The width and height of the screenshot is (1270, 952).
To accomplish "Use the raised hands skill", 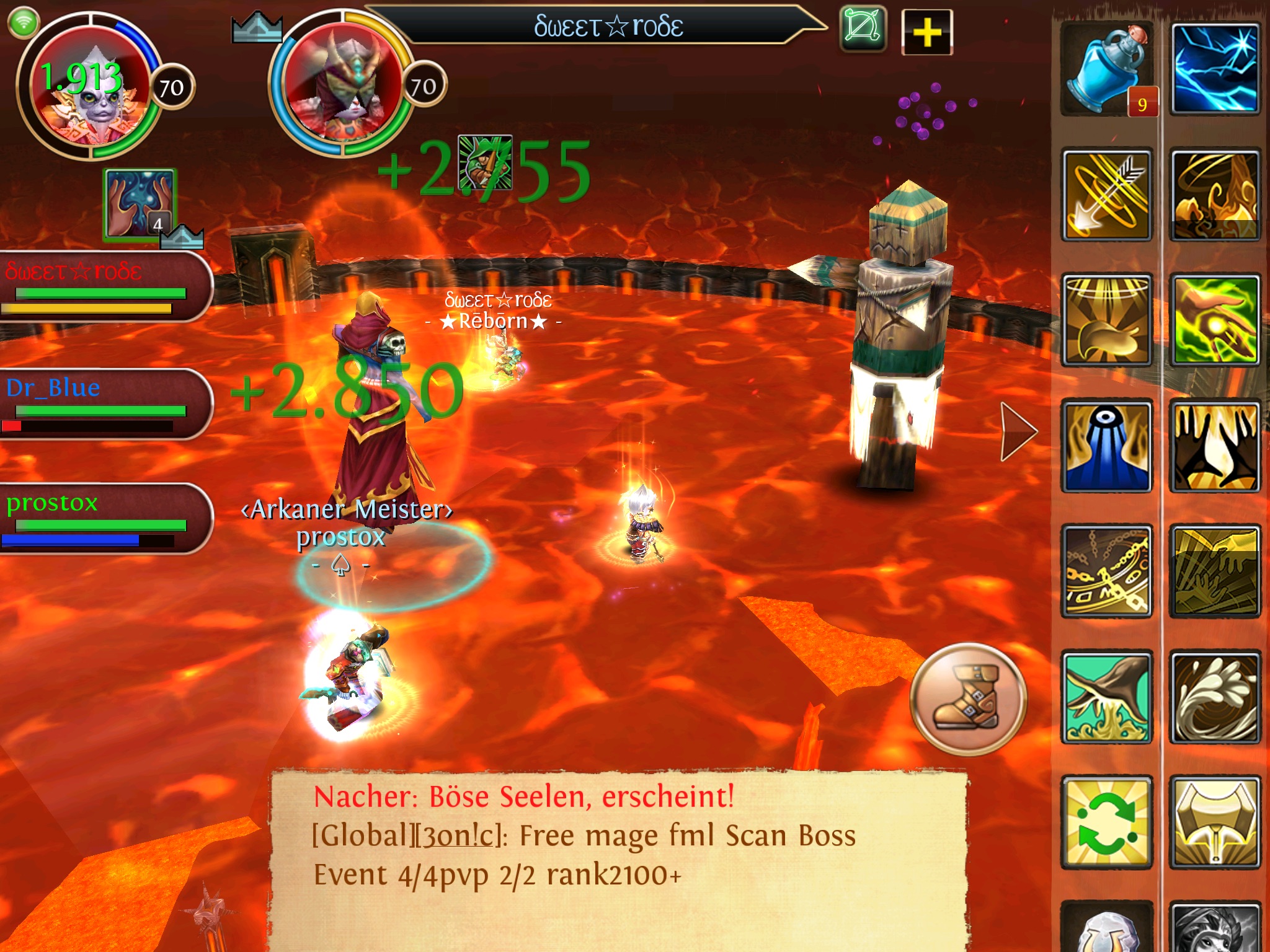I will 1215,446.
